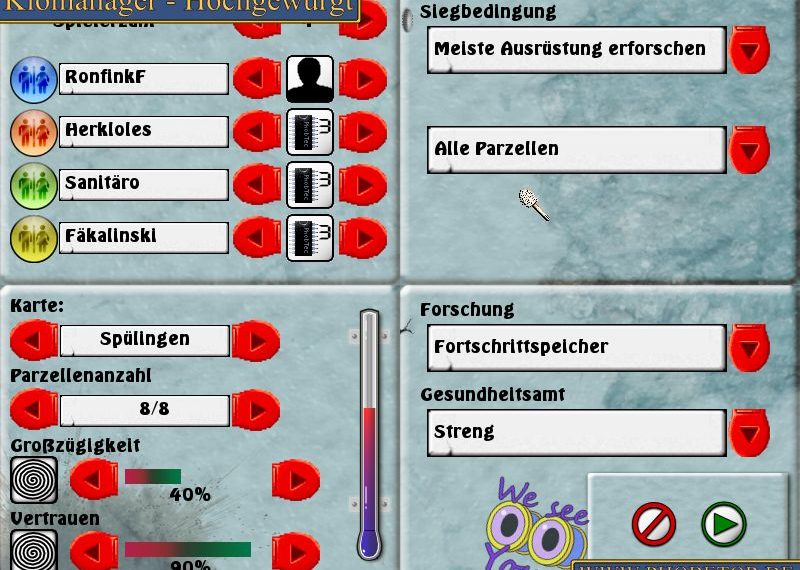Viewport: 800px width, 570px height.
Task: Click the spiral icon beside Großzügigkeit
Action: pyautogui.click(x=33, y=480)
